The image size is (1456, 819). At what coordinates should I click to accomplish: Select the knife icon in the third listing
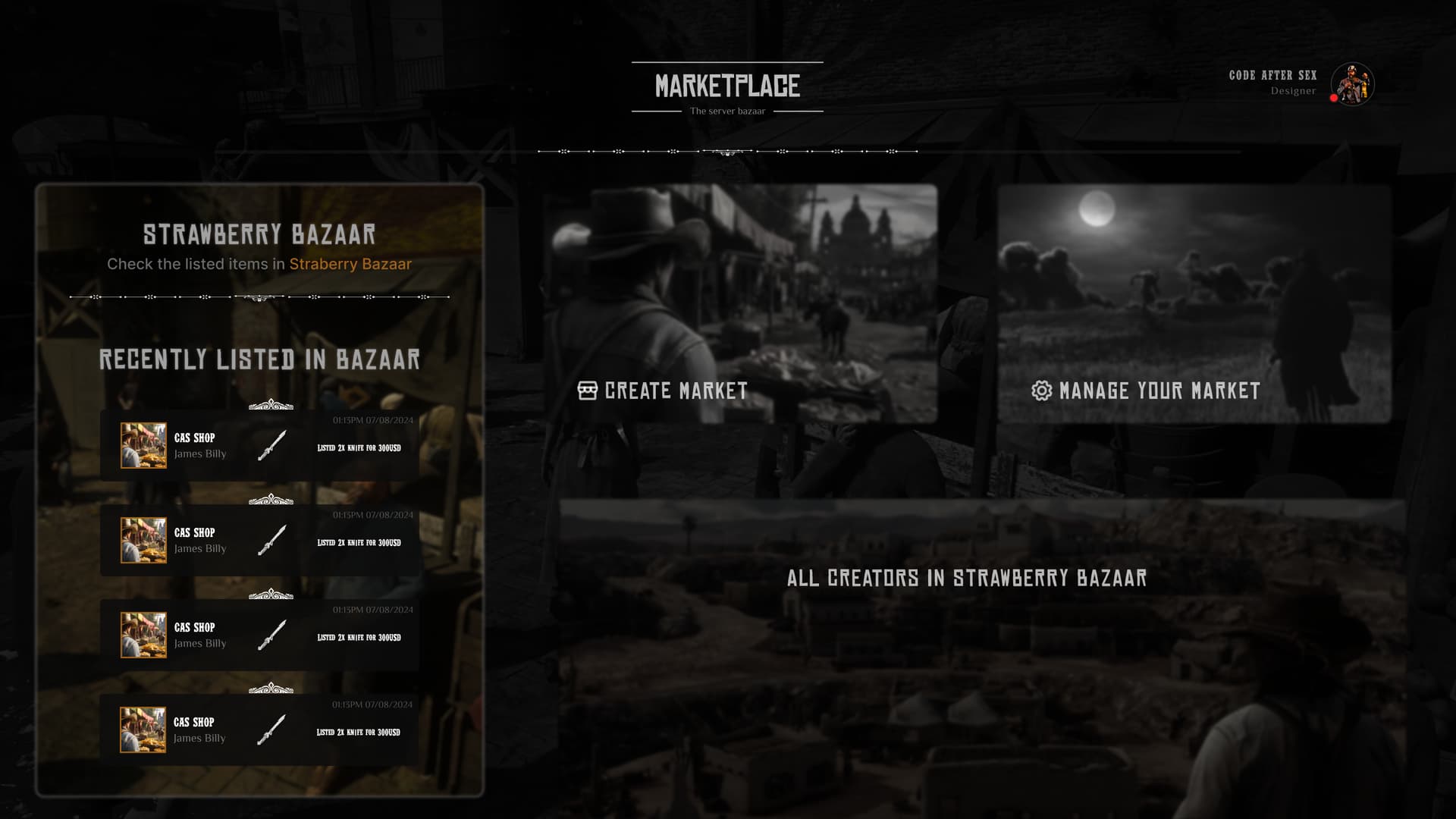271,636
